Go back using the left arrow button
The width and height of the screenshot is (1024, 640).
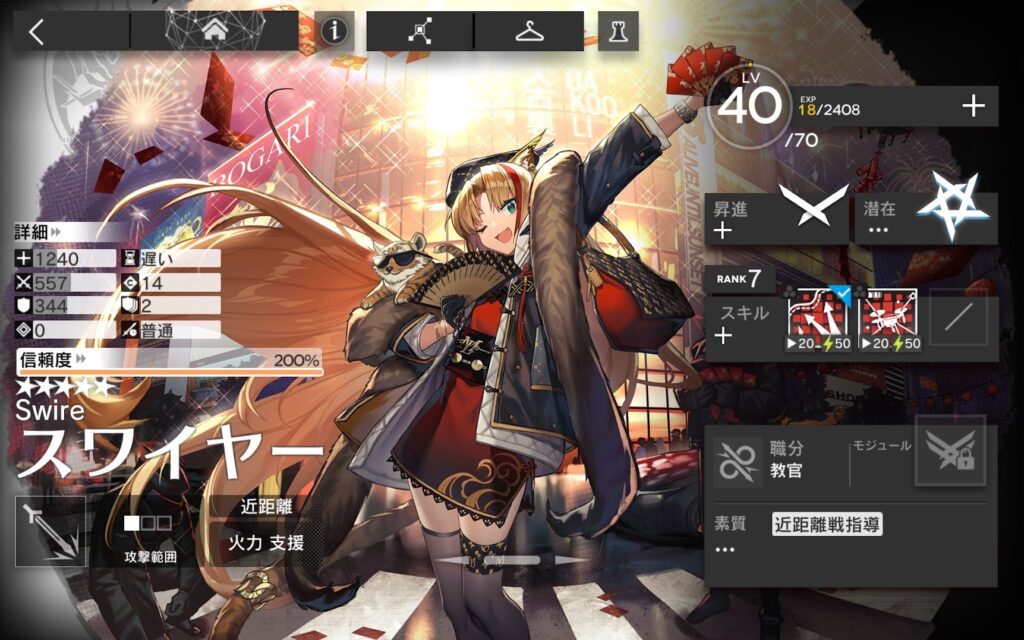click(x=38, y=31)
